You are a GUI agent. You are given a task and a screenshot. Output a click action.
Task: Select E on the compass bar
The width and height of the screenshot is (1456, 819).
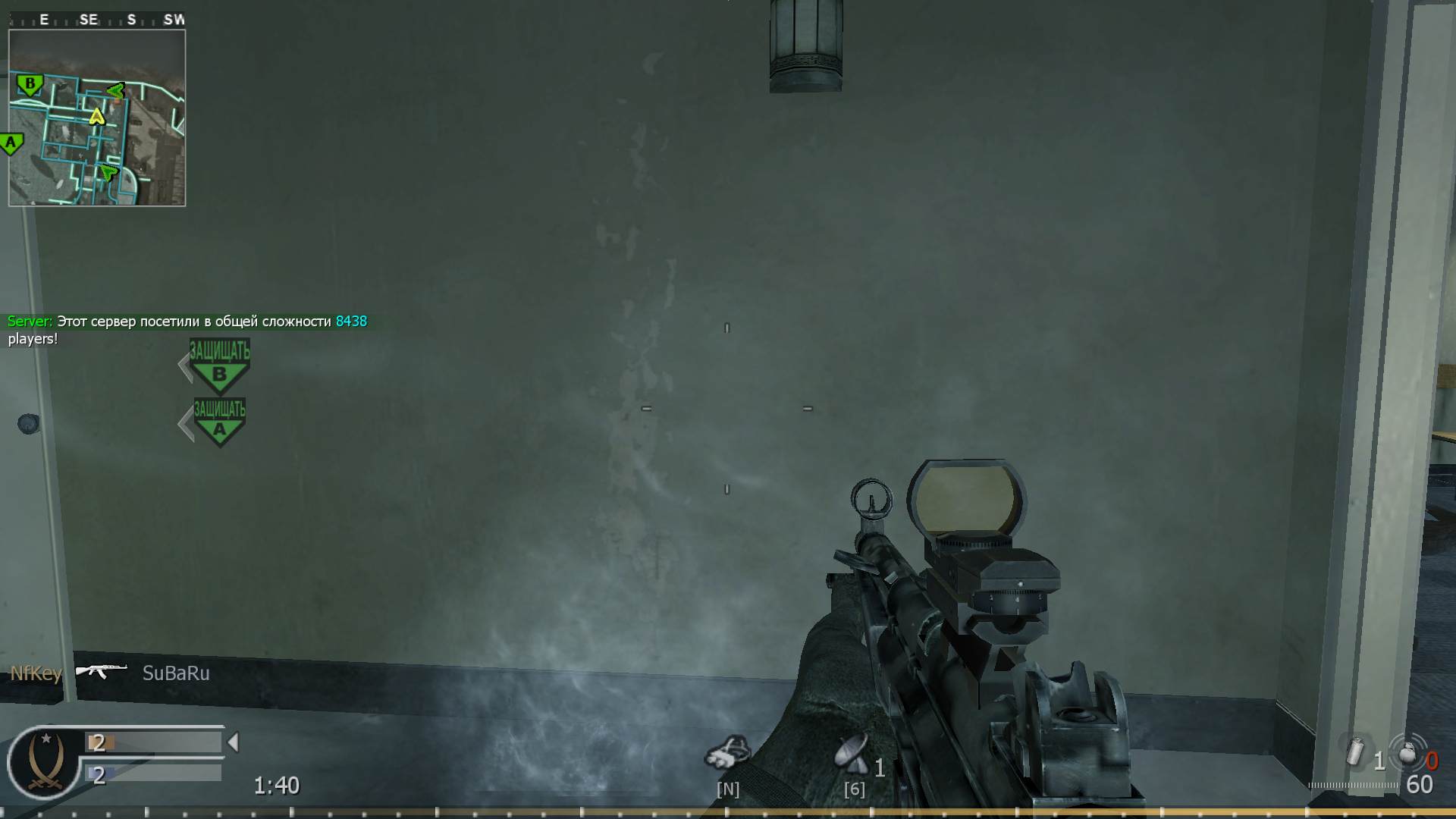43,20
